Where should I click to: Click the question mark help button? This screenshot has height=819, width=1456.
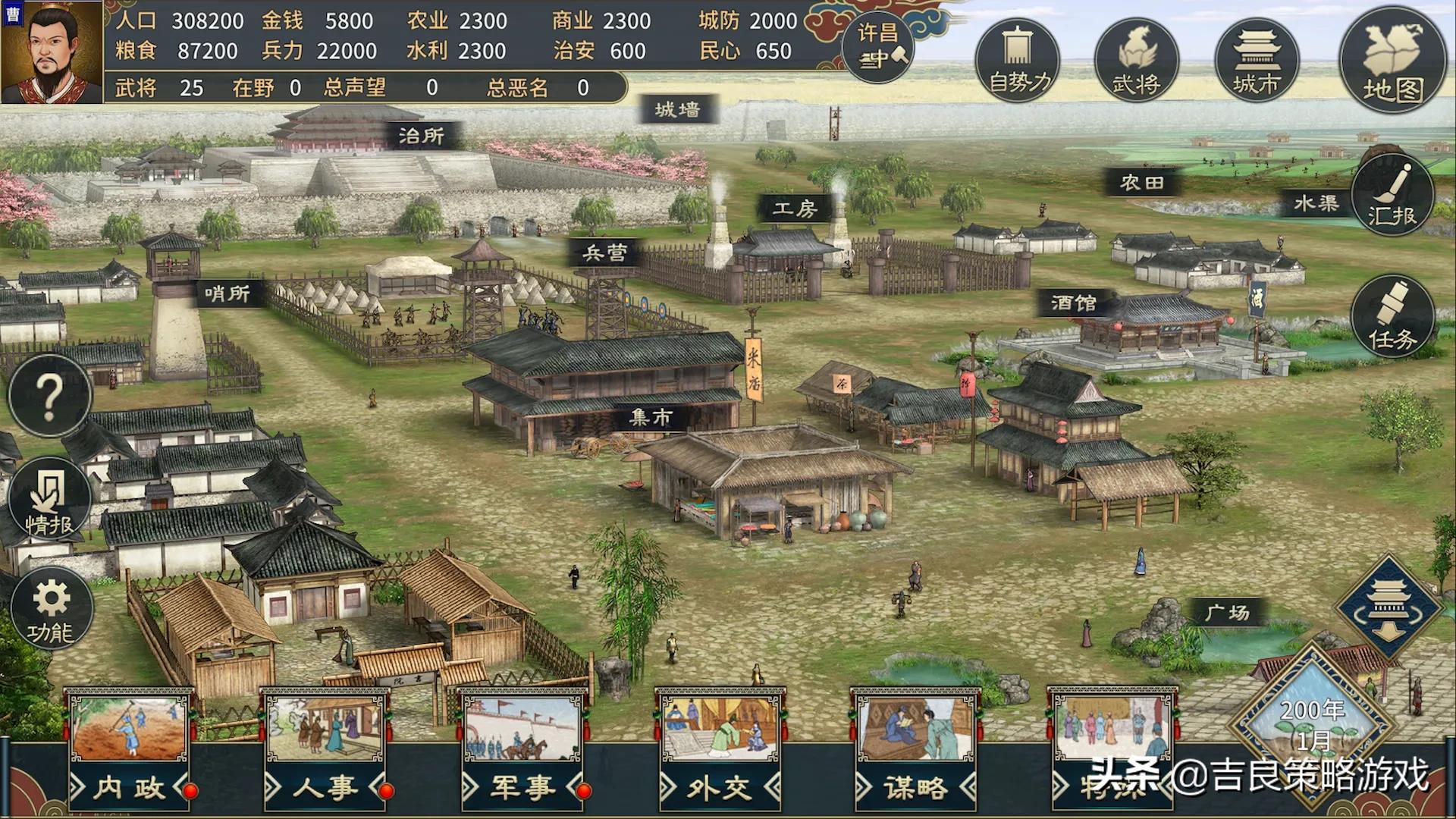50,396
